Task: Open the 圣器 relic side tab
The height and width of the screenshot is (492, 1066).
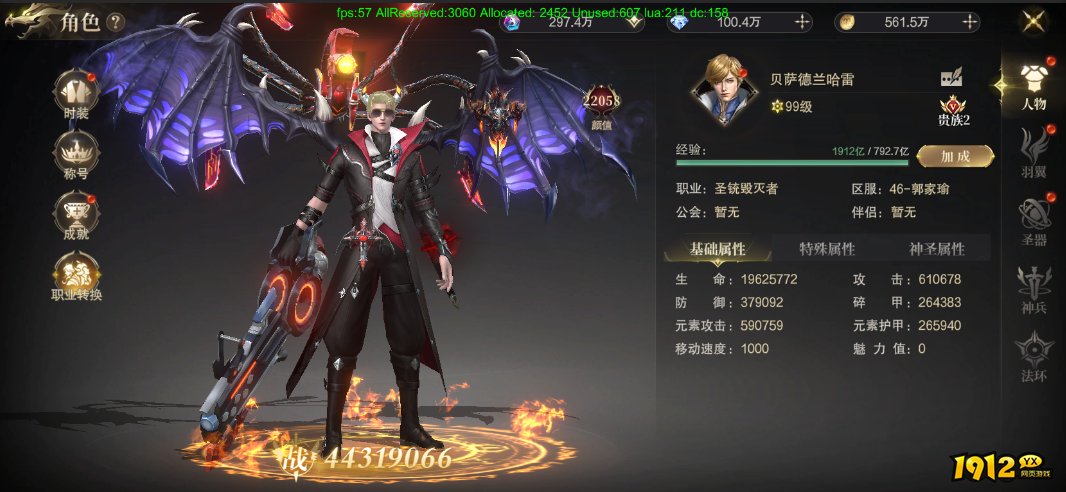Action: click(x=1034, y=222)
